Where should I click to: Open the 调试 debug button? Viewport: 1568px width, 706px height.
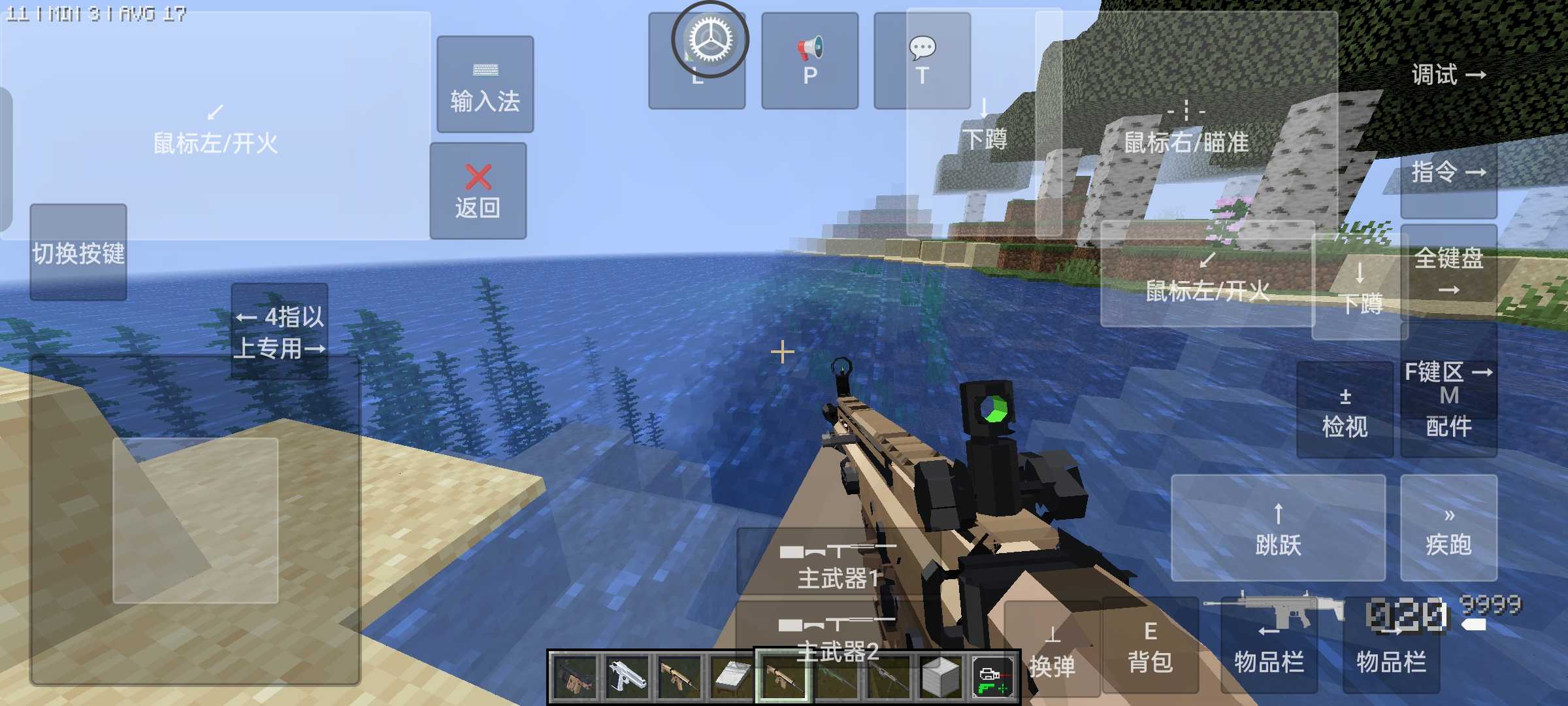pyautogui.click(x=1448, y=75)
